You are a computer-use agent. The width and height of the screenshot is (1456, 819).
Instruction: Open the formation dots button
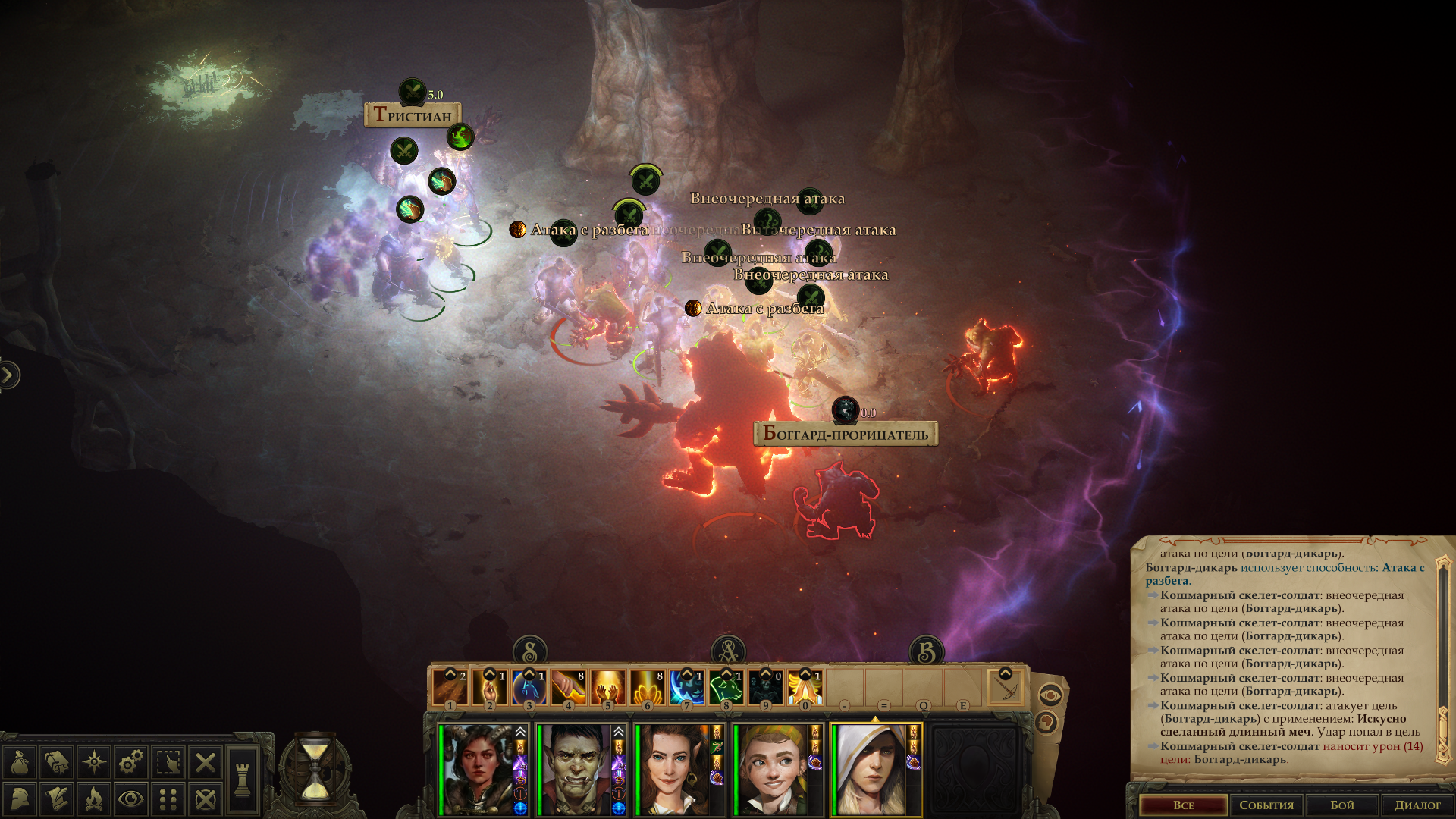(168, 799)
